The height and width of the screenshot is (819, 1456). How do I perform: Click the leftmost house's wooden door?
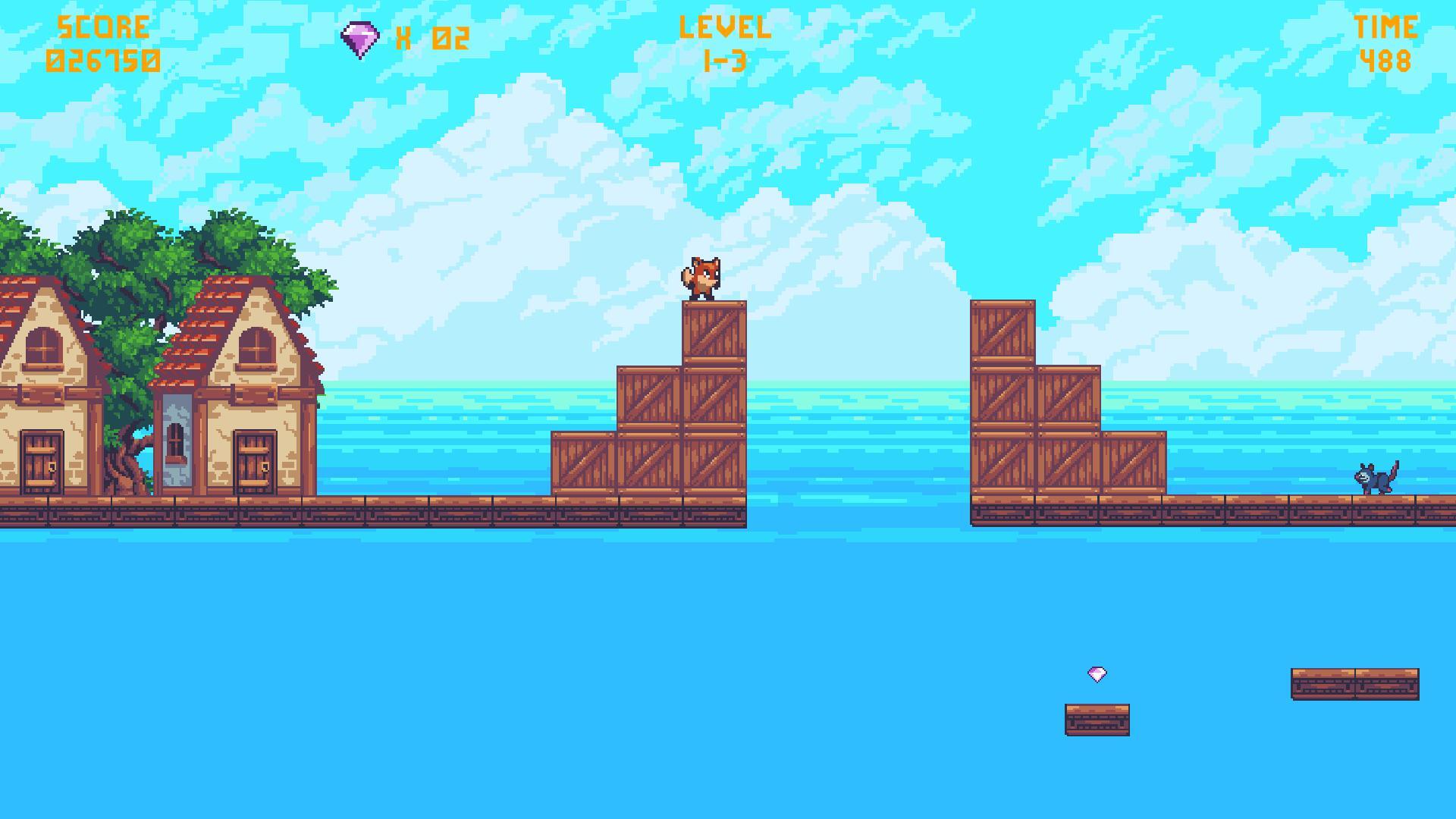(x=42, y=464)
